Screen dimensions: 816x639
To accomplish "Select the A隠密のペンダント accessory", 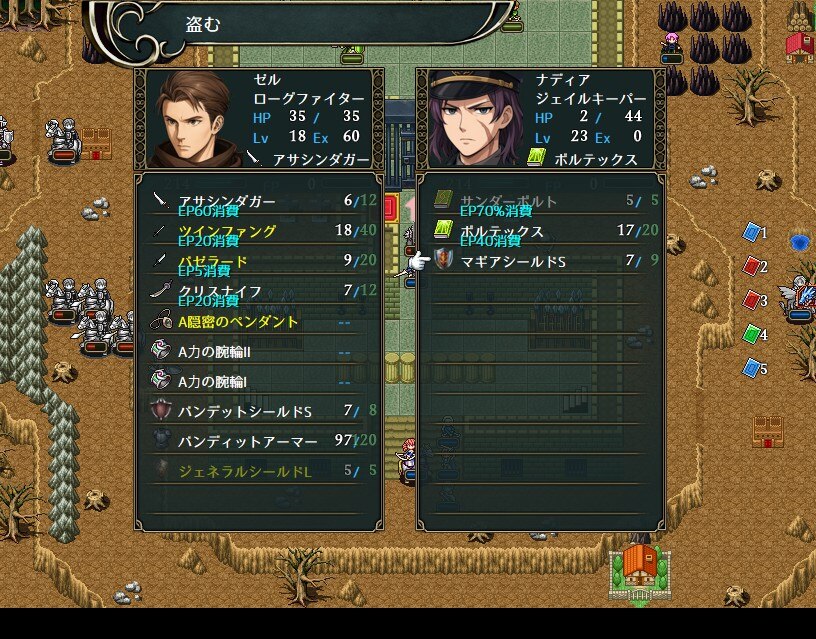I will pyautogui.click(x=258, y=322).
